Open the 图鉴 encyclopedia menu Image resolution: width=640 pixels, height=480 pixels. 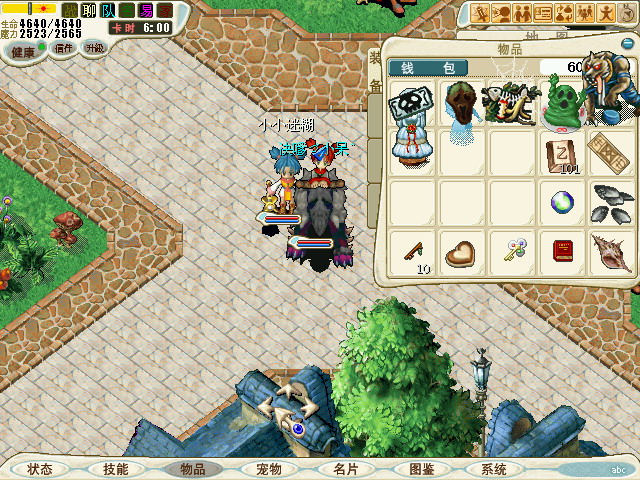click(421, 468)
